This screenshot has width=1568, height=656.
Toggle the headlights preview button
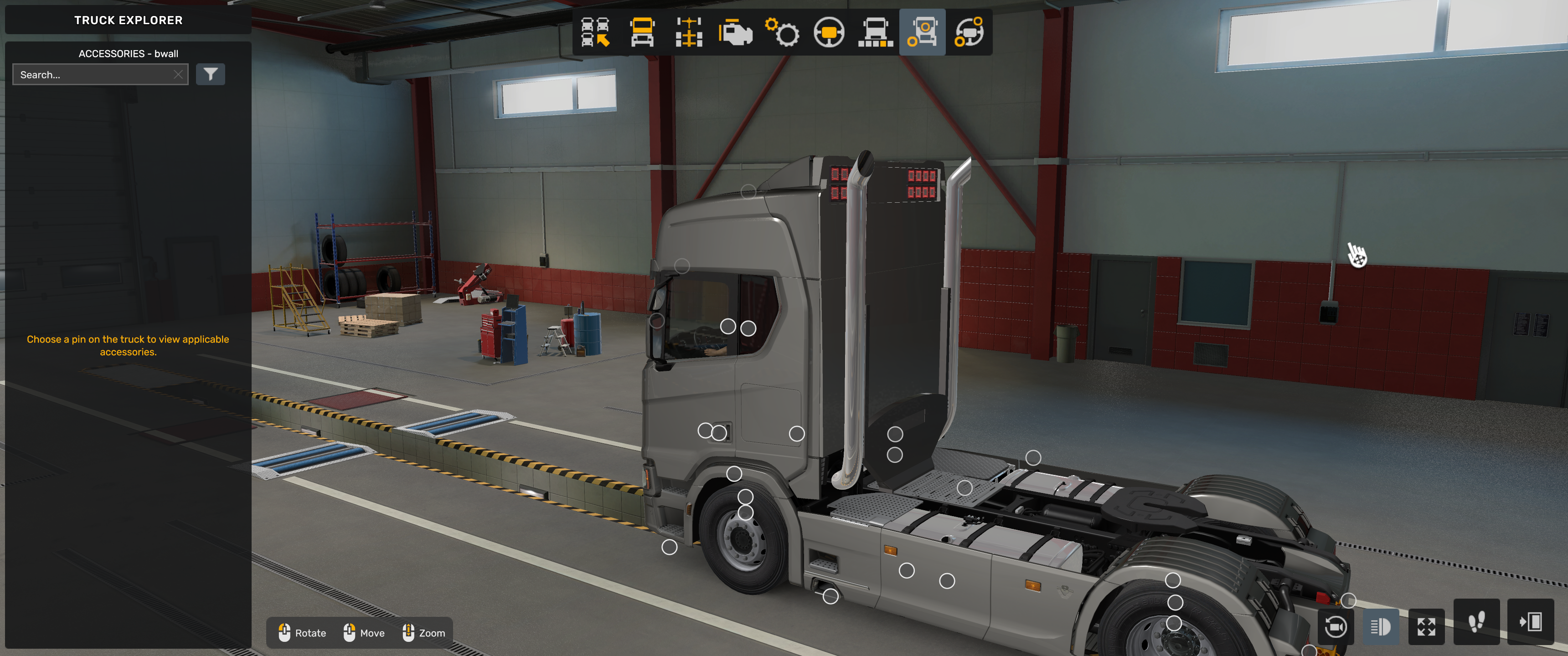[x=1381, y=626]
